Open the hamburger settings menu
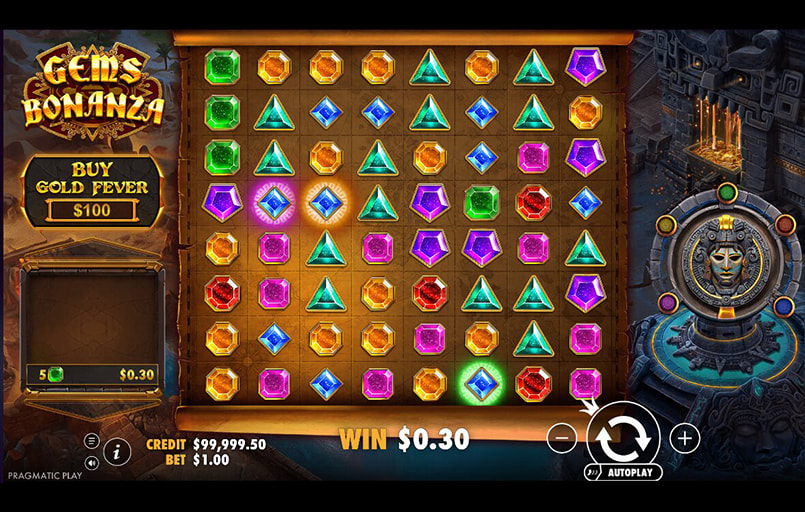Viewport: 805px width, 512px height. (x=91, y=440)
